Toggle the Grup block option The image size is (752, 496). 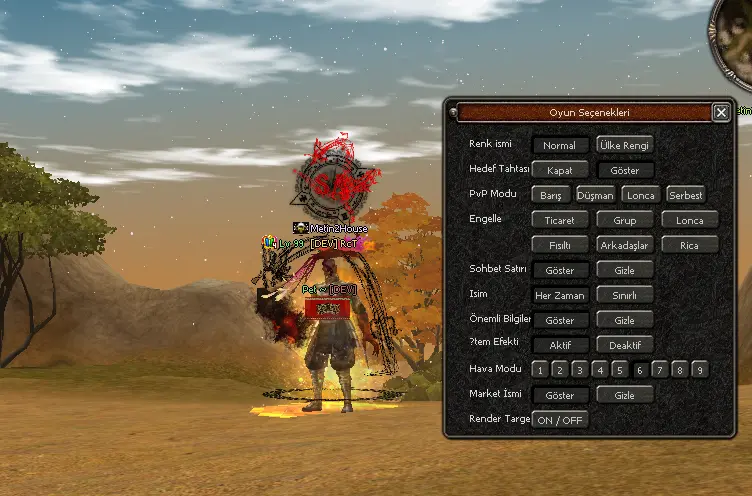point(625,220)
